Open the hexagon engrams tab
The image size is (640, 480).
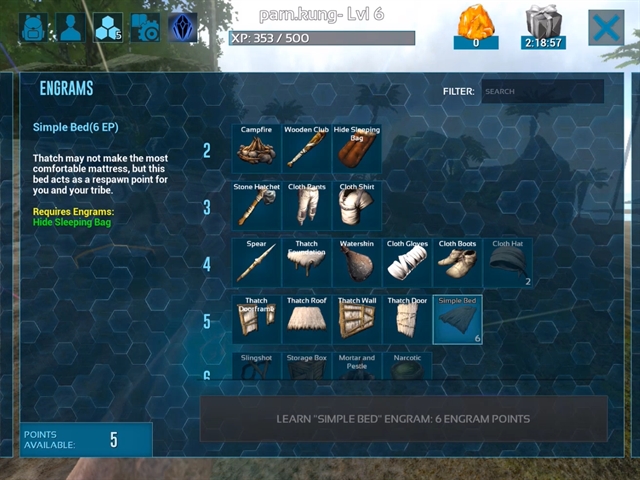point(108,27)
